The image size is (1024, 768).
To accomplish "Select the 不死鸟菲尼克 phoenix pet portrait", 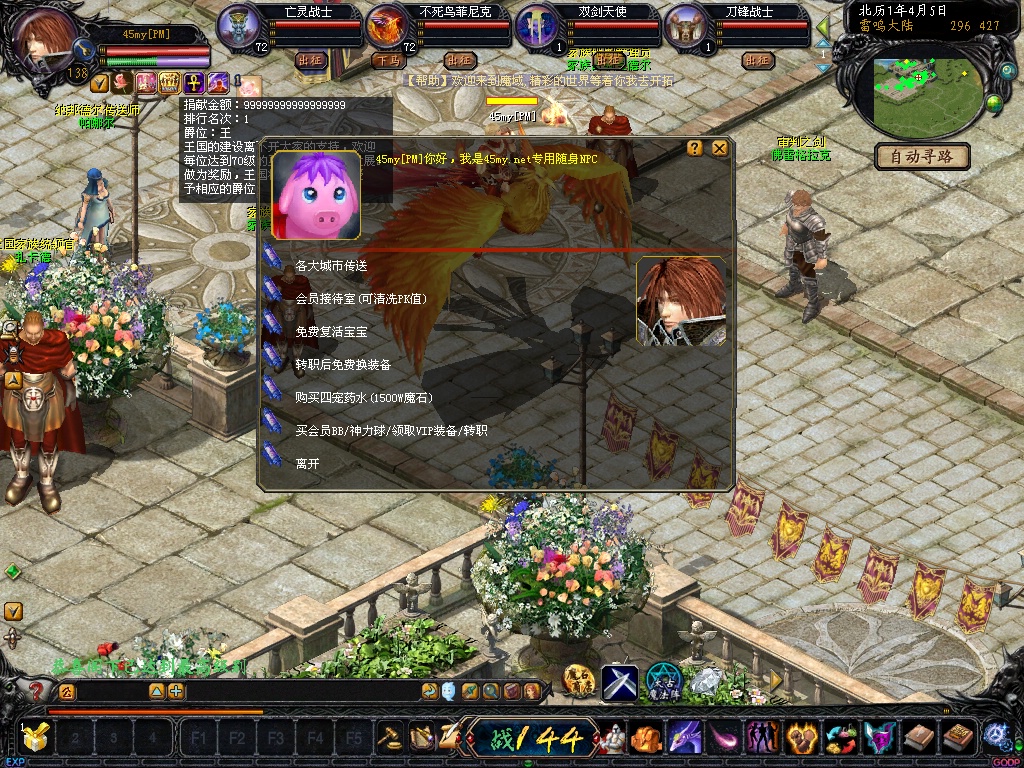I will pyautogui.click(x=387, y=27).
